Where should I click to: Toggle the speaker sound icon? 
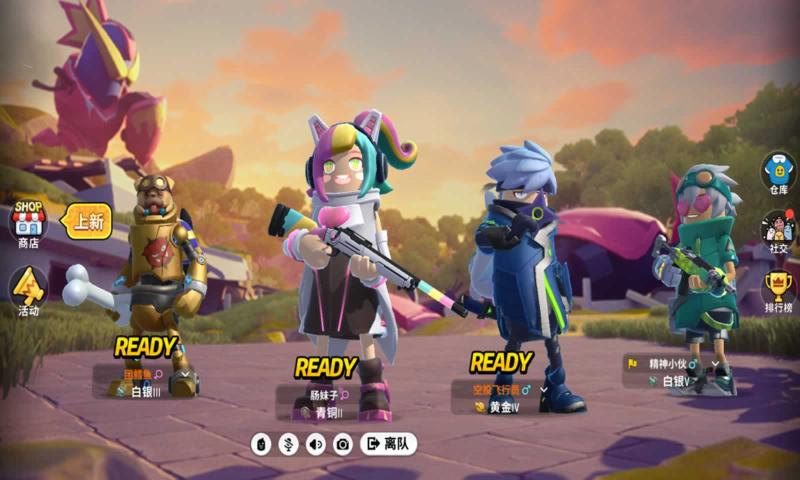pos(316,444)
